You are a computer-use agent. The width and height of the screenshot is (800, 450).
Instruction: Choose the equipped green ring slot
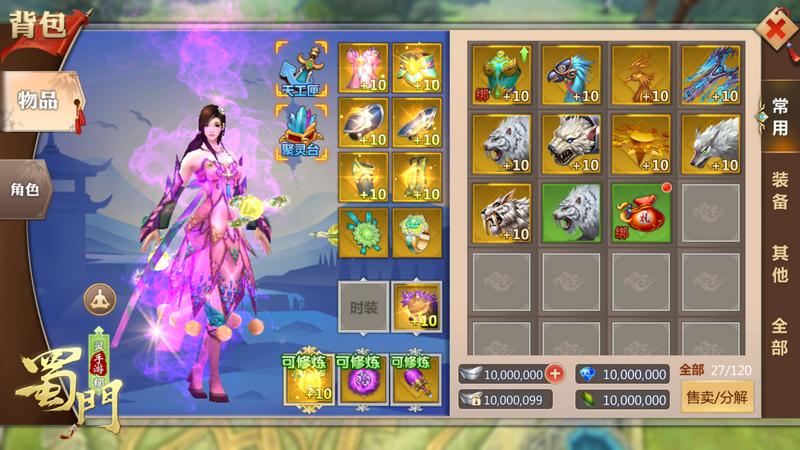[417, 233]
